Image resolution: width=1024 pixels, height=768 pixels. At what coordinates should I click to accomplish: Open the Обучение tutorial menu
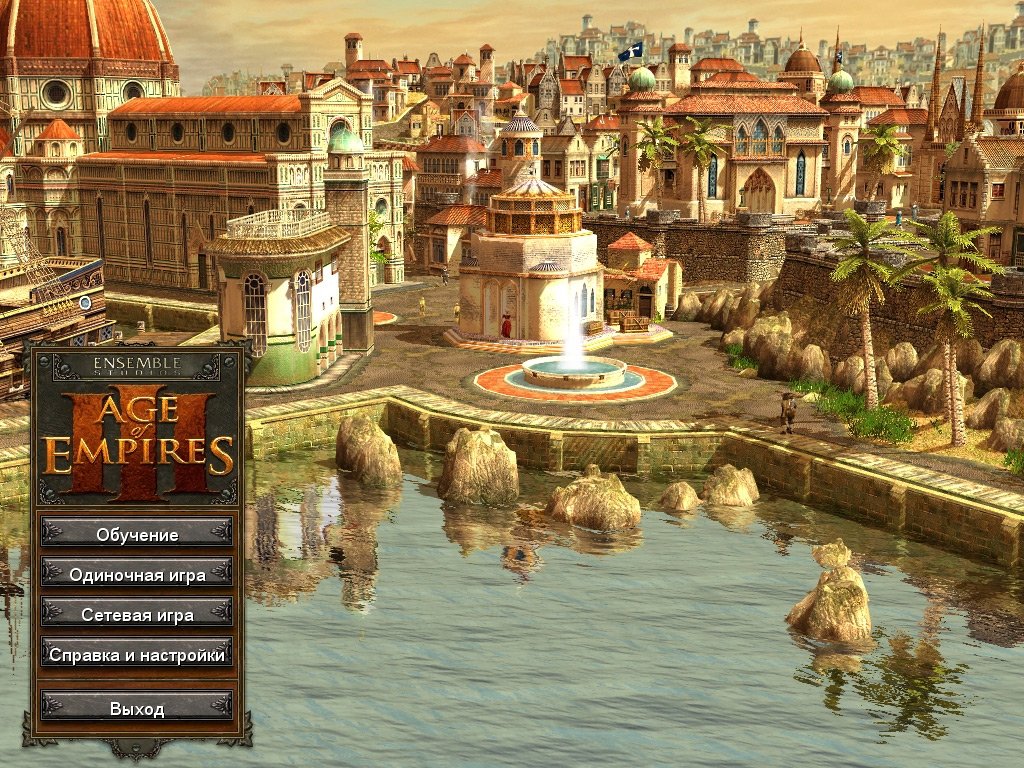(x=137, y=535)
